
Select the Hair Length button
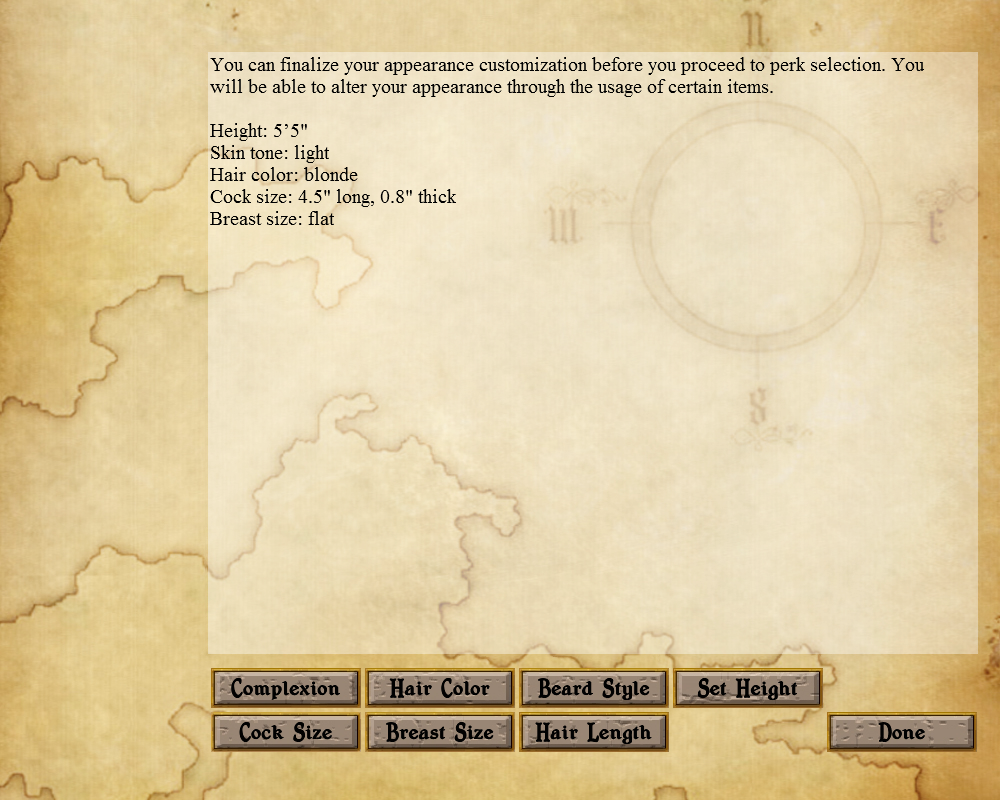tap(594, 732)
